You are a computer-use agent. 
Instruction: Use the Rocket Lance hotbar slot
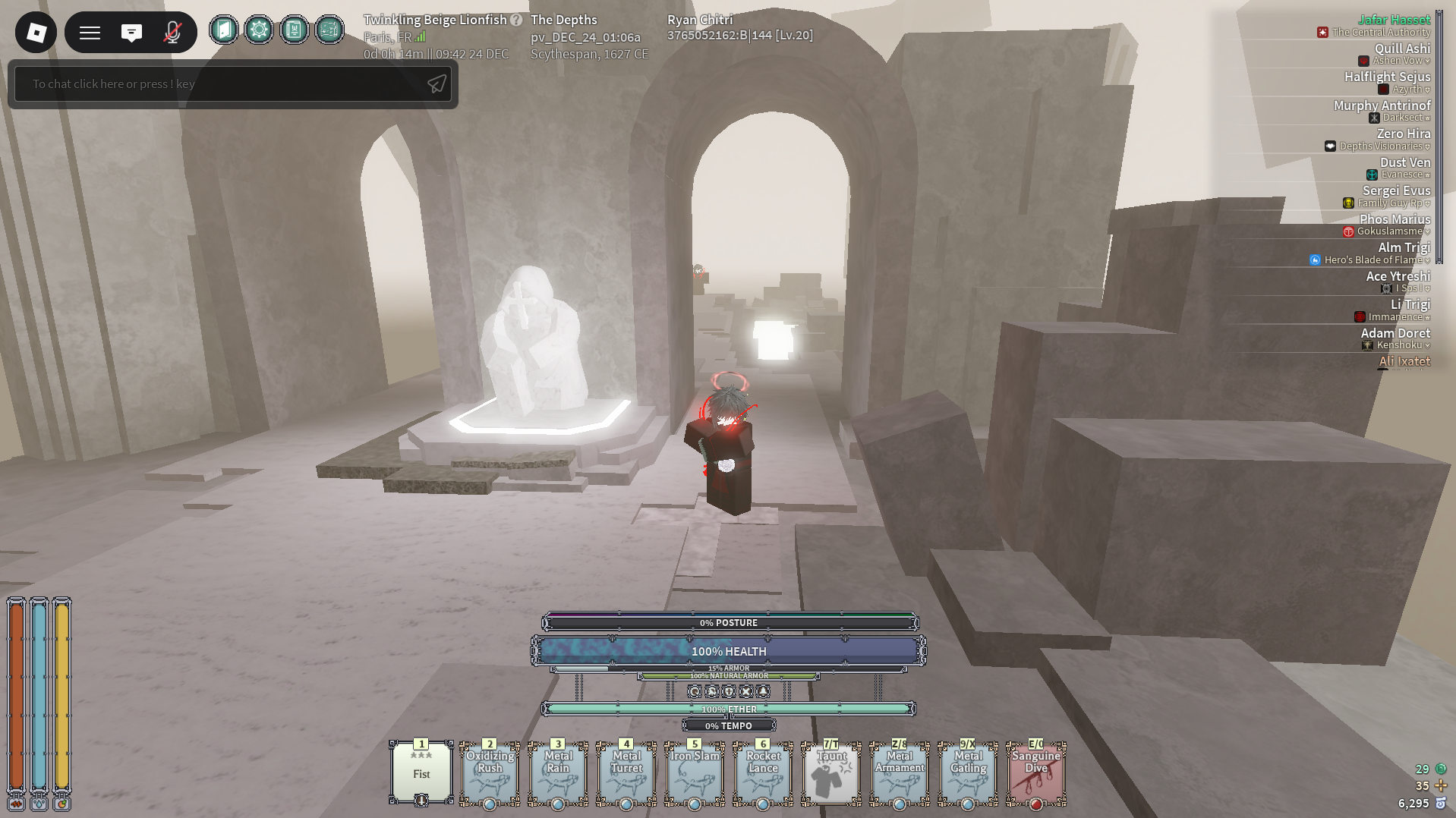click(763, 772)
